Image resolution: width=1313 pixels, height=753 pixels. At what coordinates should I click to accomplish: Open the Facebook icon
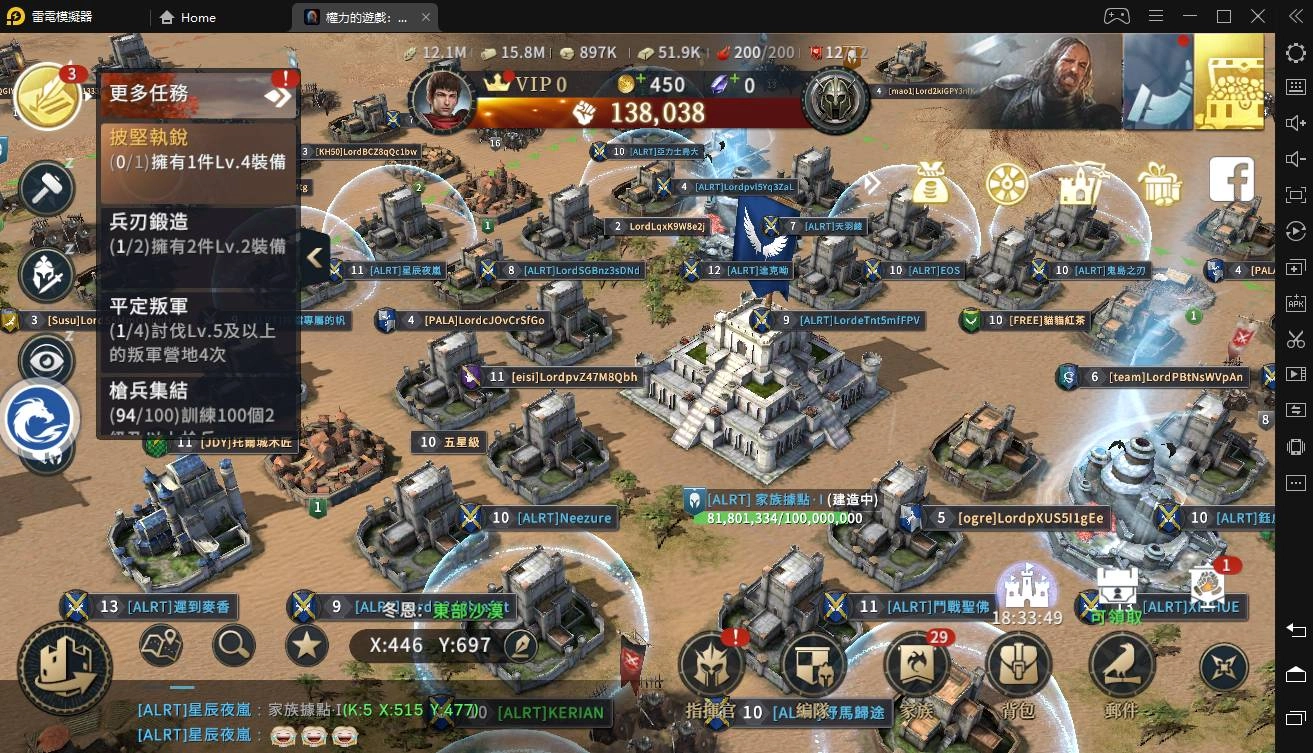(x=1231, y=178)
